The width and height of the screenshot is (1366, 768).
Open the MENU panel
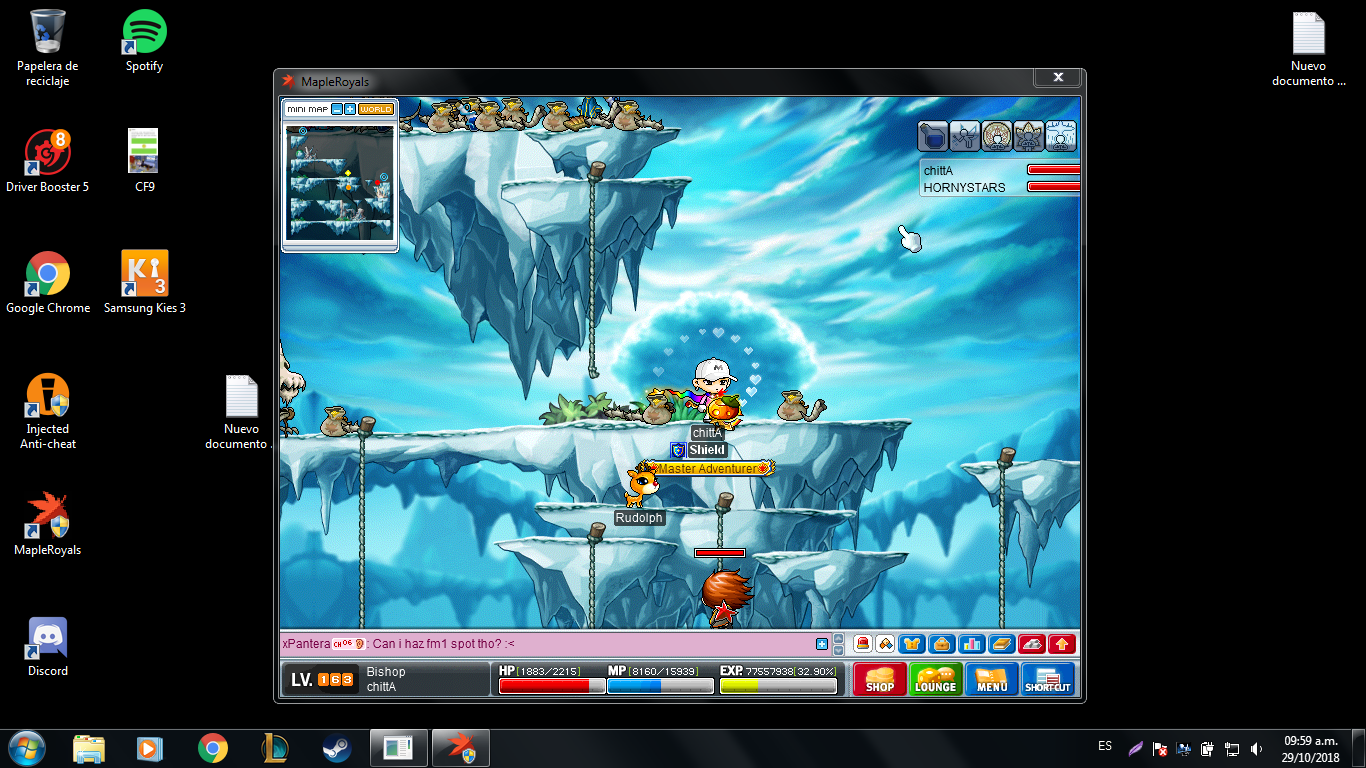coord(991,679)
